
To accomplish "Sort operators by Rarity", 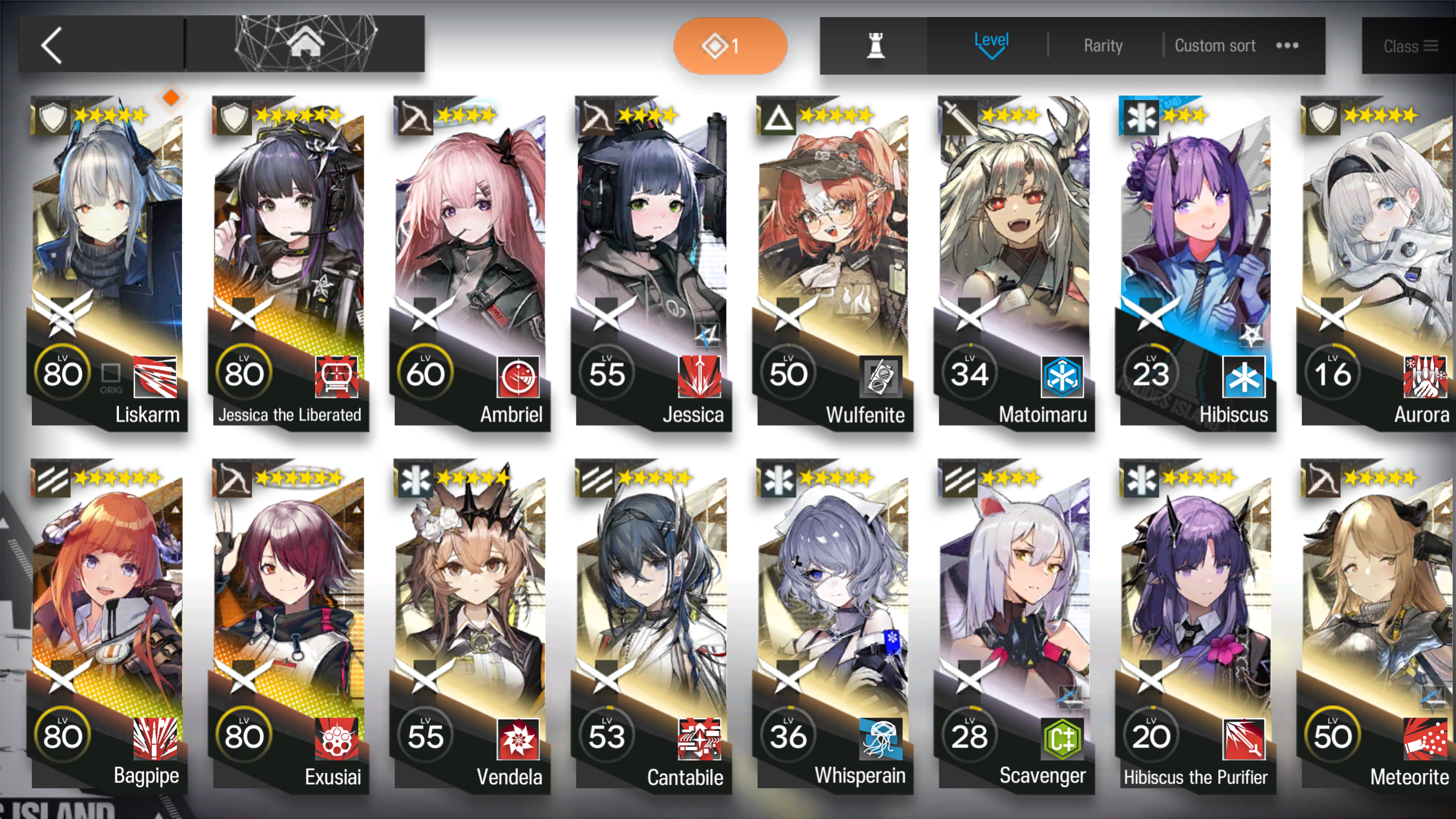I will 1103,46.
